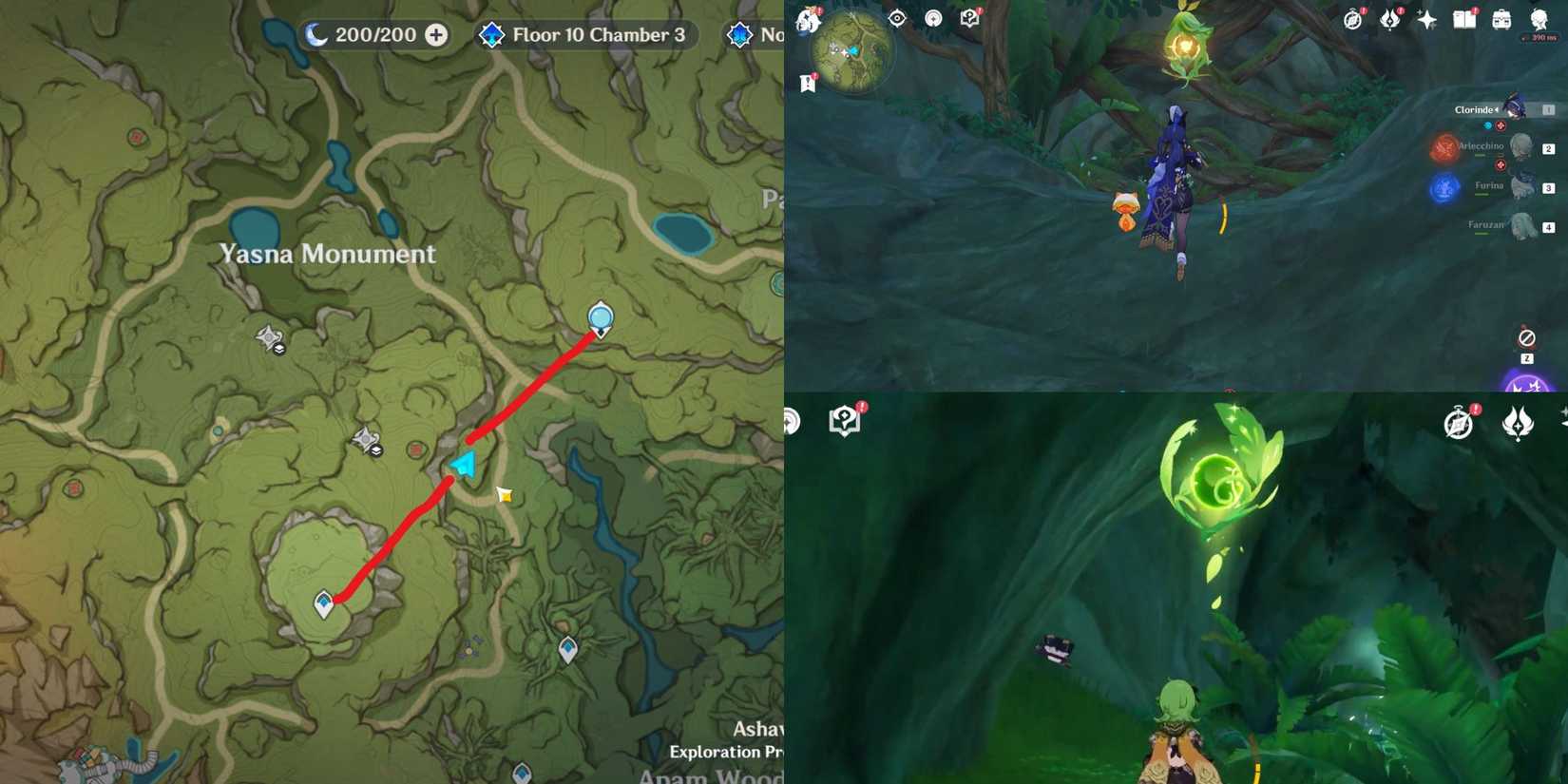The image size is (1568, 784).
Task: Click the yellow custom pin on the map
Action: tap(504, 494)
